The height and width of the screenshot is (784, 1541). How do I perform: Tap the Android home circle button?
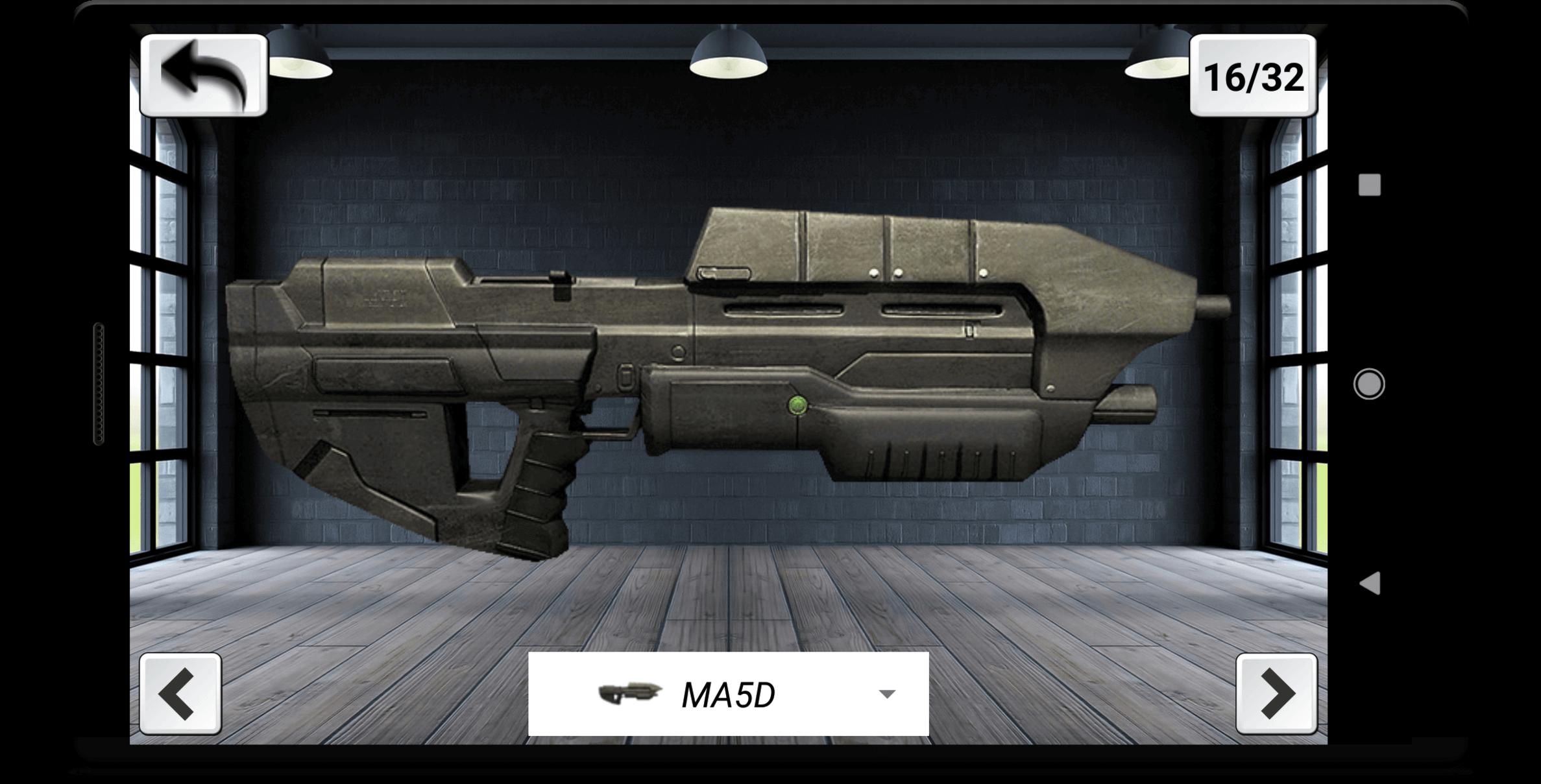coord(1369,384)
